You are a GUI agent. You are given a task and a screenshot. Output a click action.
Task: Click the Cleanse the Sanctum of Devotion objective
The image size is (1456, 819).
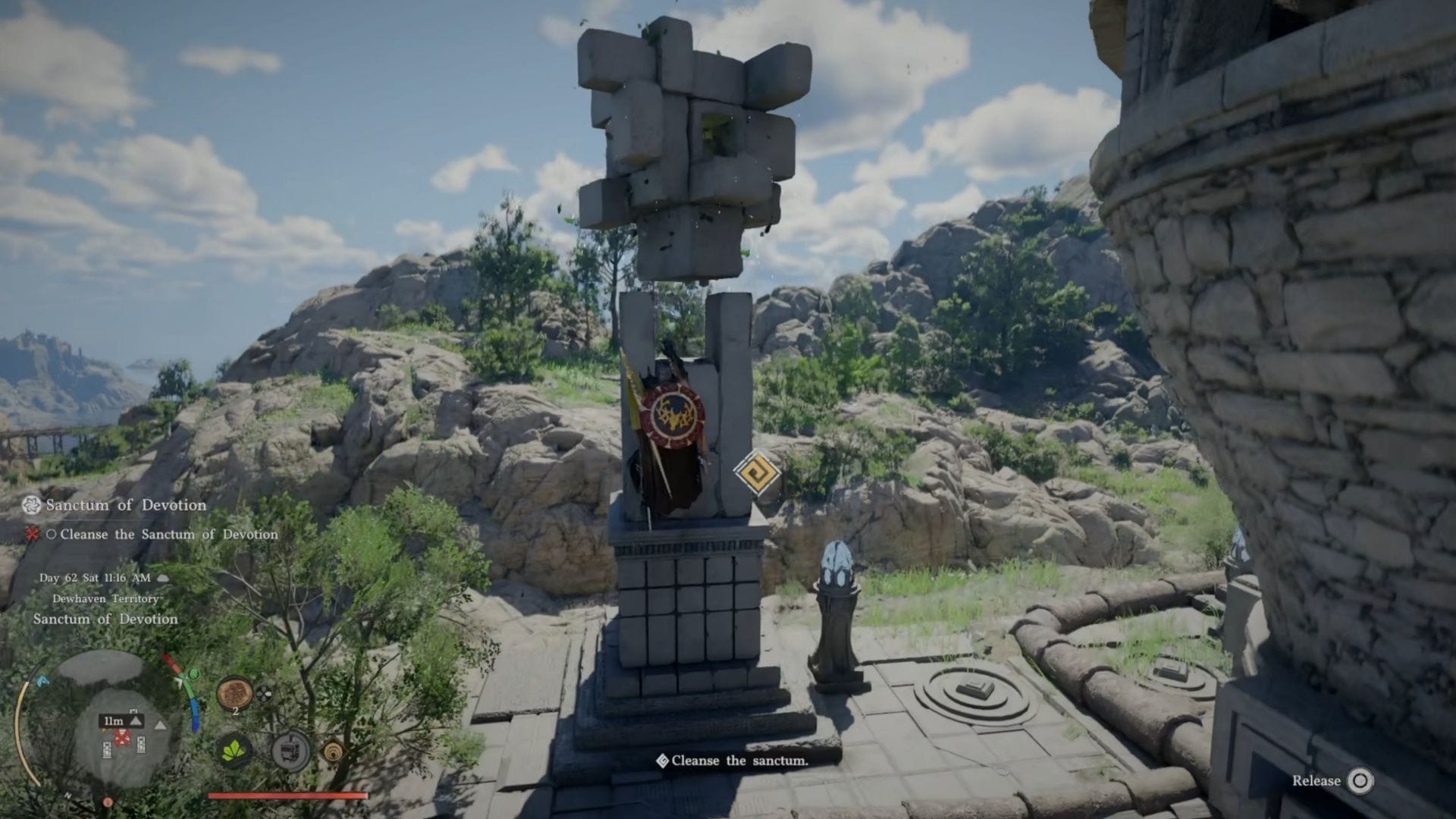[x=168, y=535]
